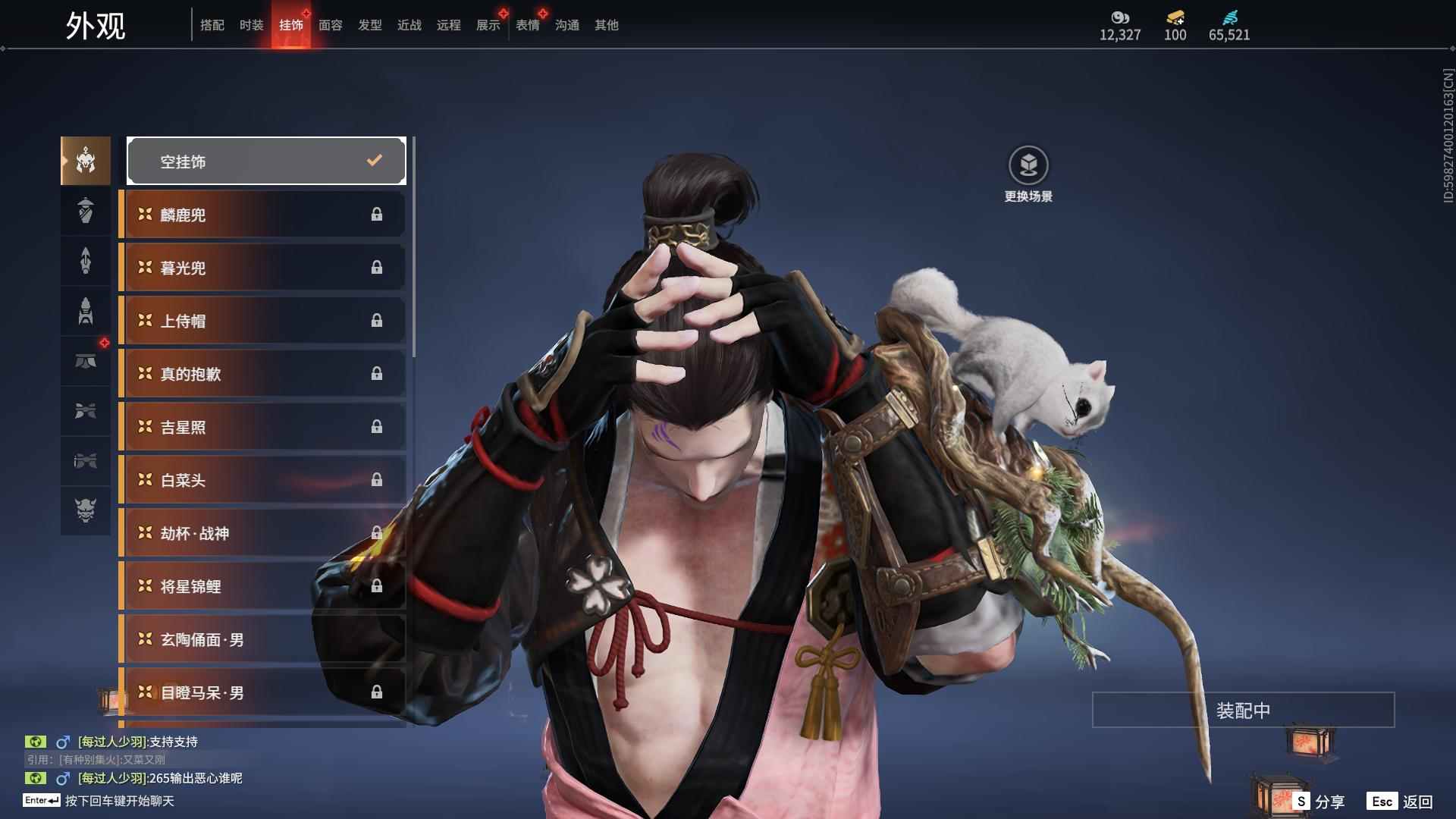Pick the 玄陶俑面·男 accessory
This screenshot has width=1456, height=819.
(262, 639)
